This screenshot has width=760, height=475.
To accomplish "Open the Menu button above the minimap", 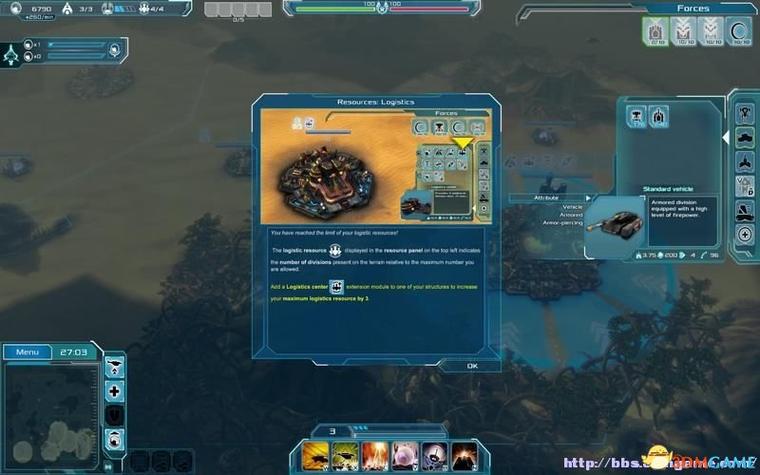I will tap(27, 352).
